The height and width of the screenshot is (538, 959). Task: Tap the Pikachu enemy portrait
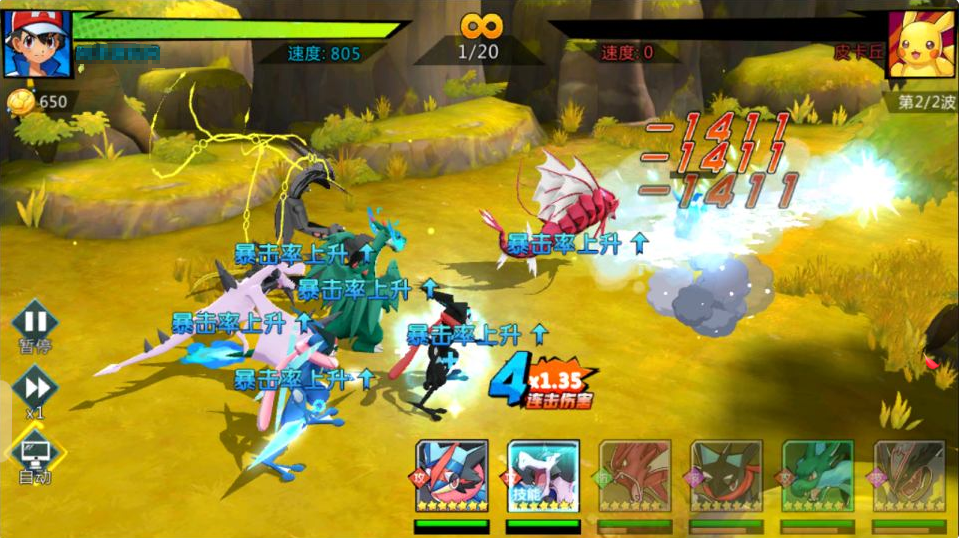(x=922, y=43)
